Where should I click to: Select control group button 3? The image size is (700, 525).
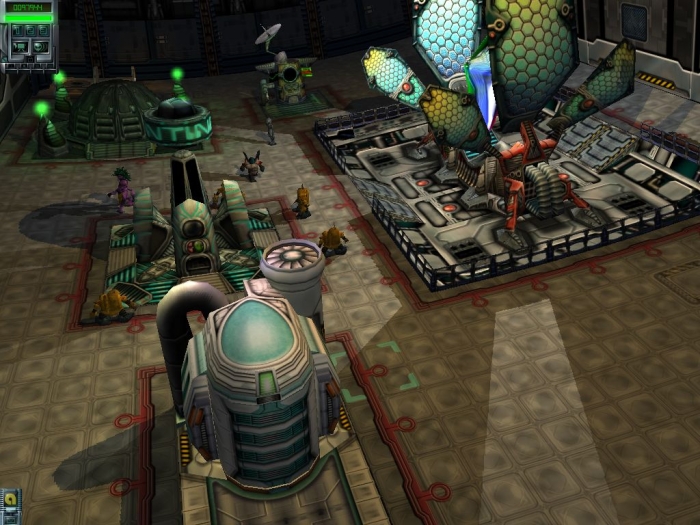[44, 31]
